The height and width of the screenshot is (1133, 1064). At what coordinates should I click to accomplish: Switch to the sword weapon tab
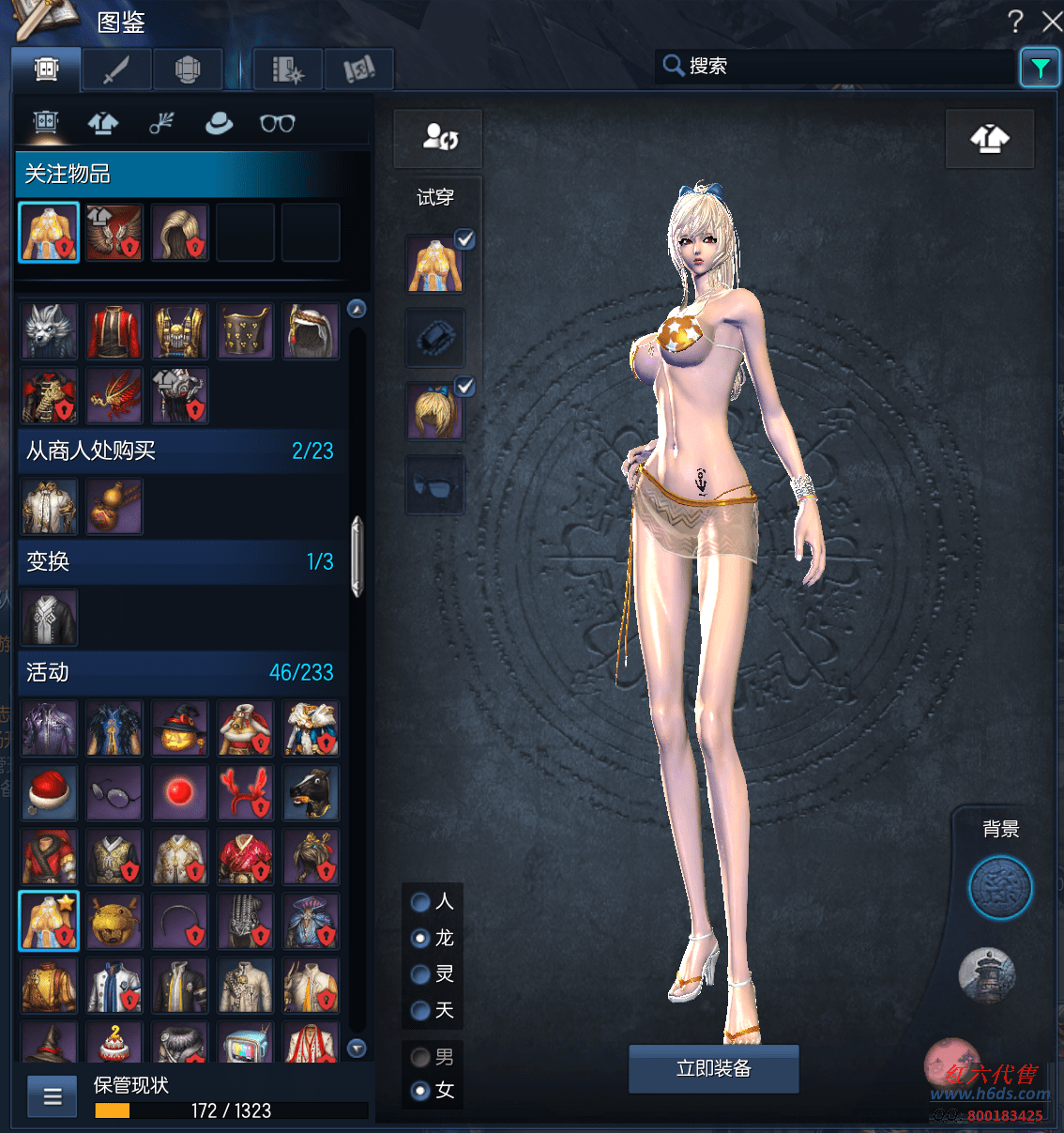click(116, 69)
